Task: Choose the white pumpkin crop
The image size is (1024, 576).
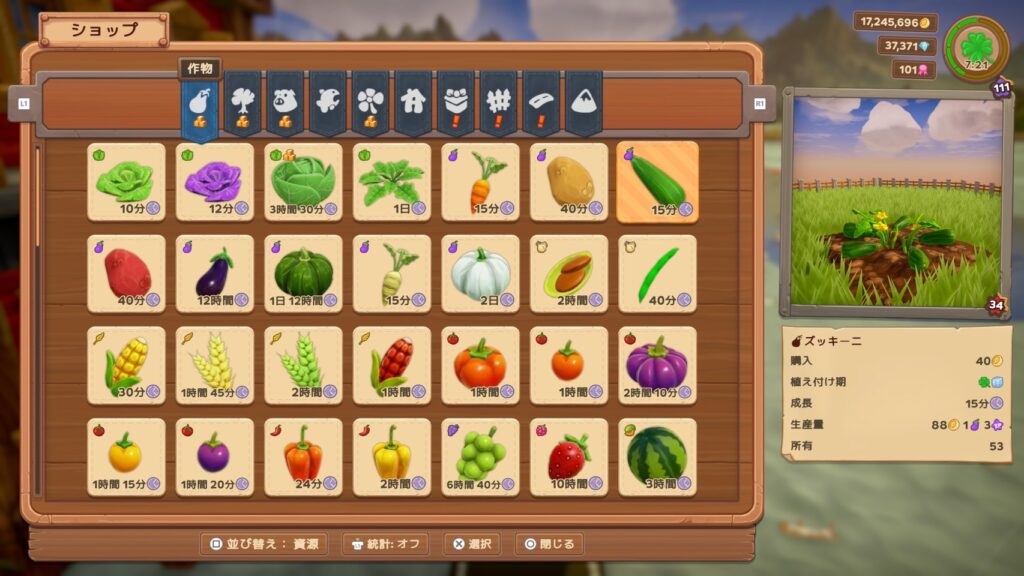Action: tap(480, 273)
